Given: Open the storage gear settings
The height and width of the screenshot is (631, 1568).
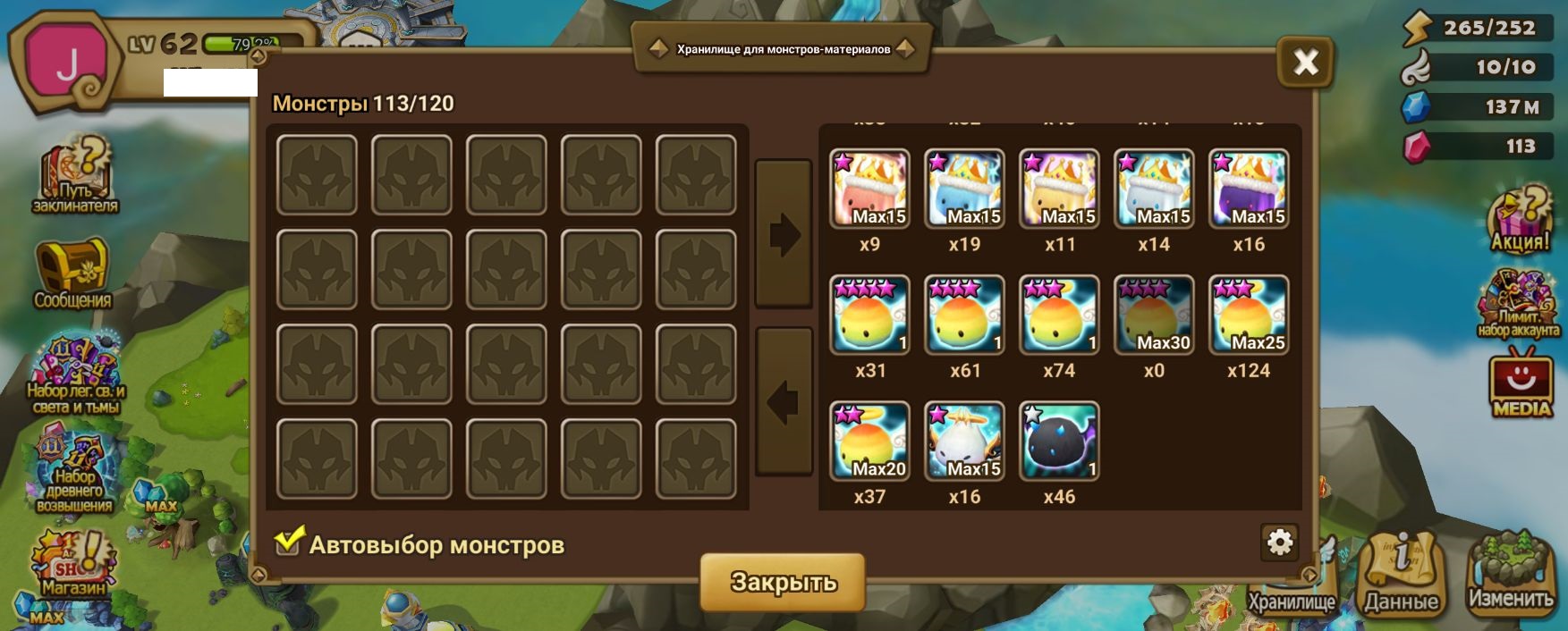Looking at the screenshot, I should (x=1279, y=543).
